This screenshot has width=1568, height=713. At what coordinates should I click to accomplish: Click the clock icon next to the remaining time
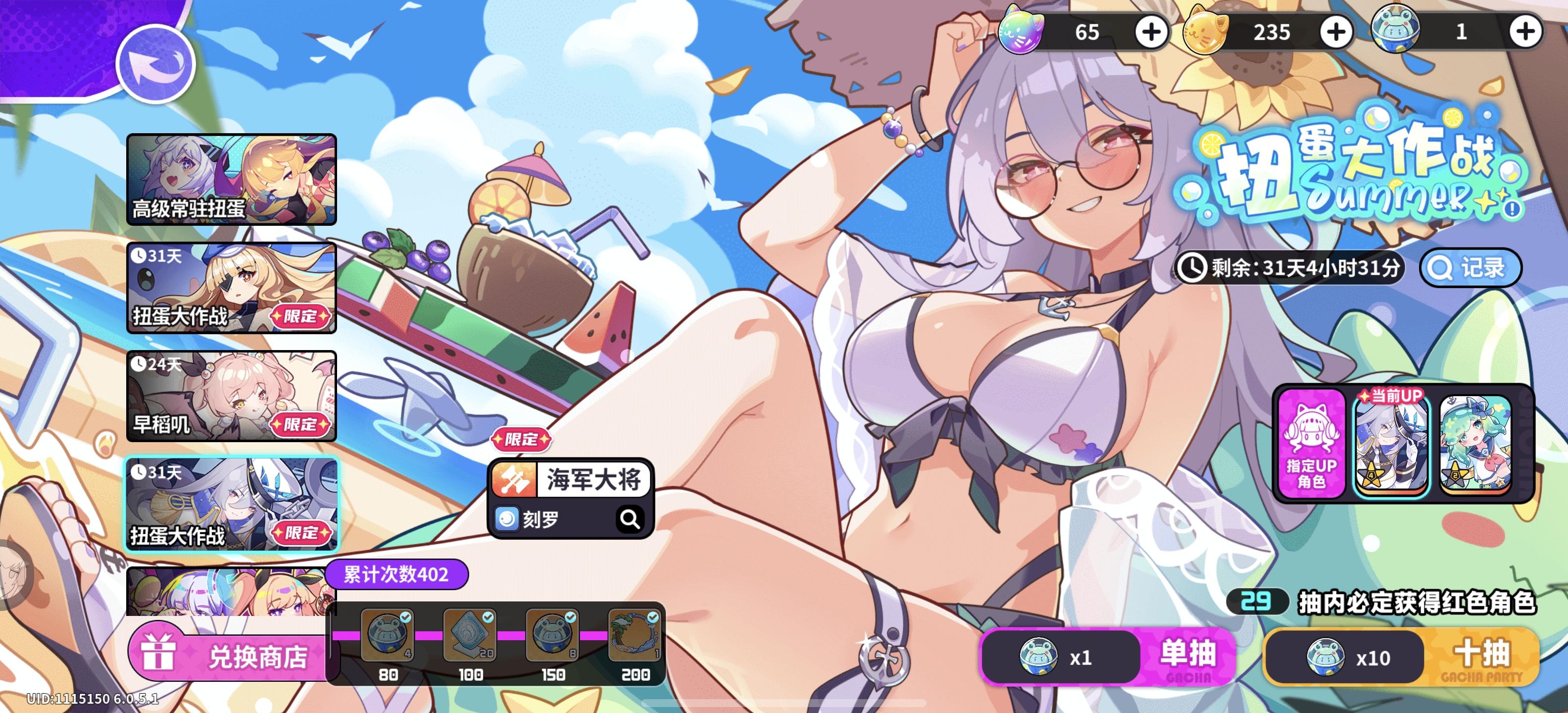[1192, 267]
